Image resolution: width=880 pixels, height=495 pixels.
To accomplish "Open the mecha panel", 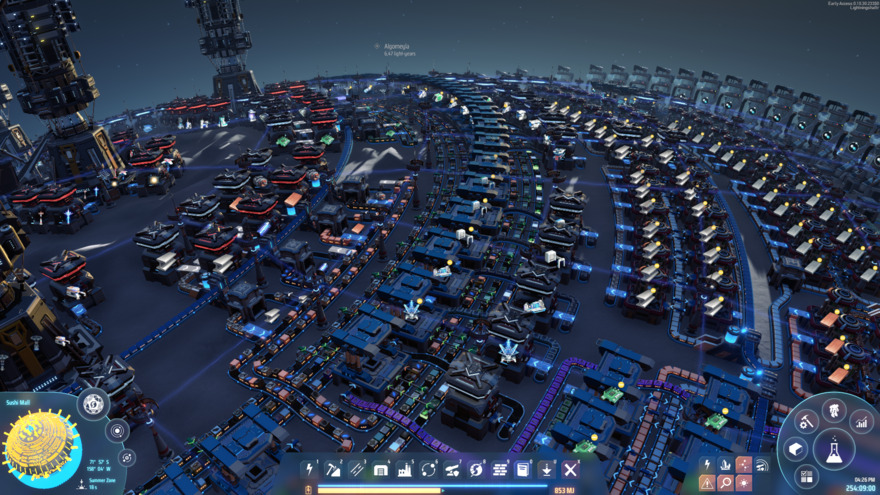I will [x=833, y=410].
